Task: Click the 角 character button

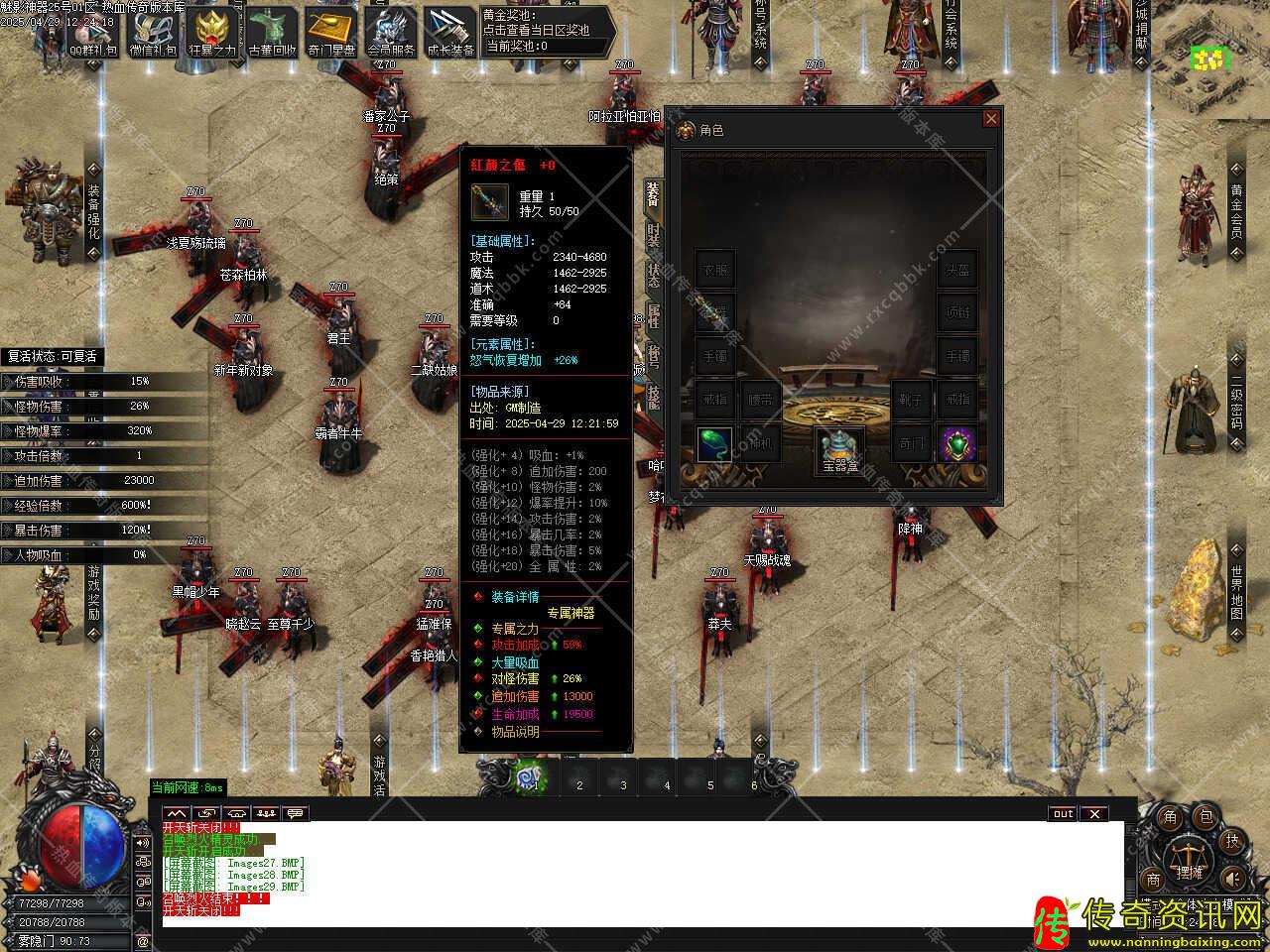Action: 1170,817
